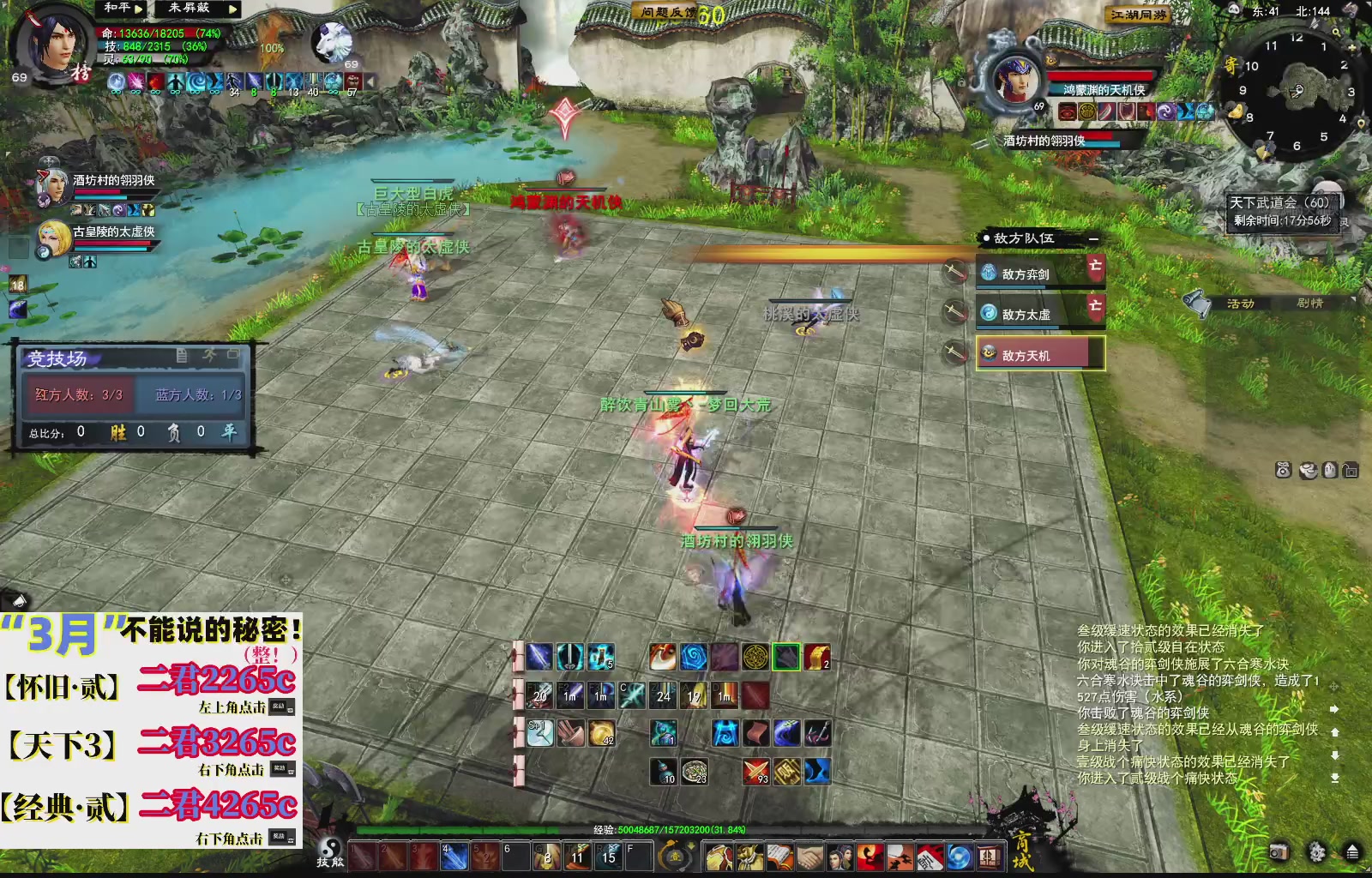Viewport: 1372px width, 878px height.
Task: Click the gear settings icon at bottom right
Action: click(x=1315, y=853)
